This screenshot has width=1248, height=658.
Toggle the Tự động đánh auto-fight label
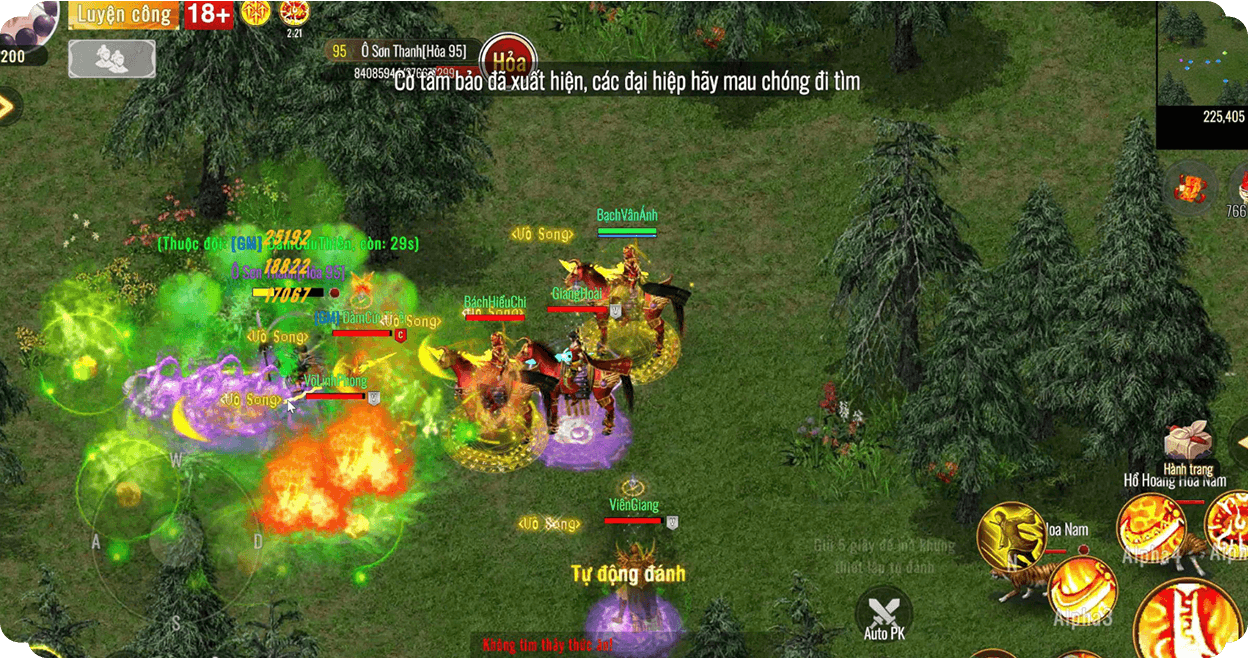(628, 574)
